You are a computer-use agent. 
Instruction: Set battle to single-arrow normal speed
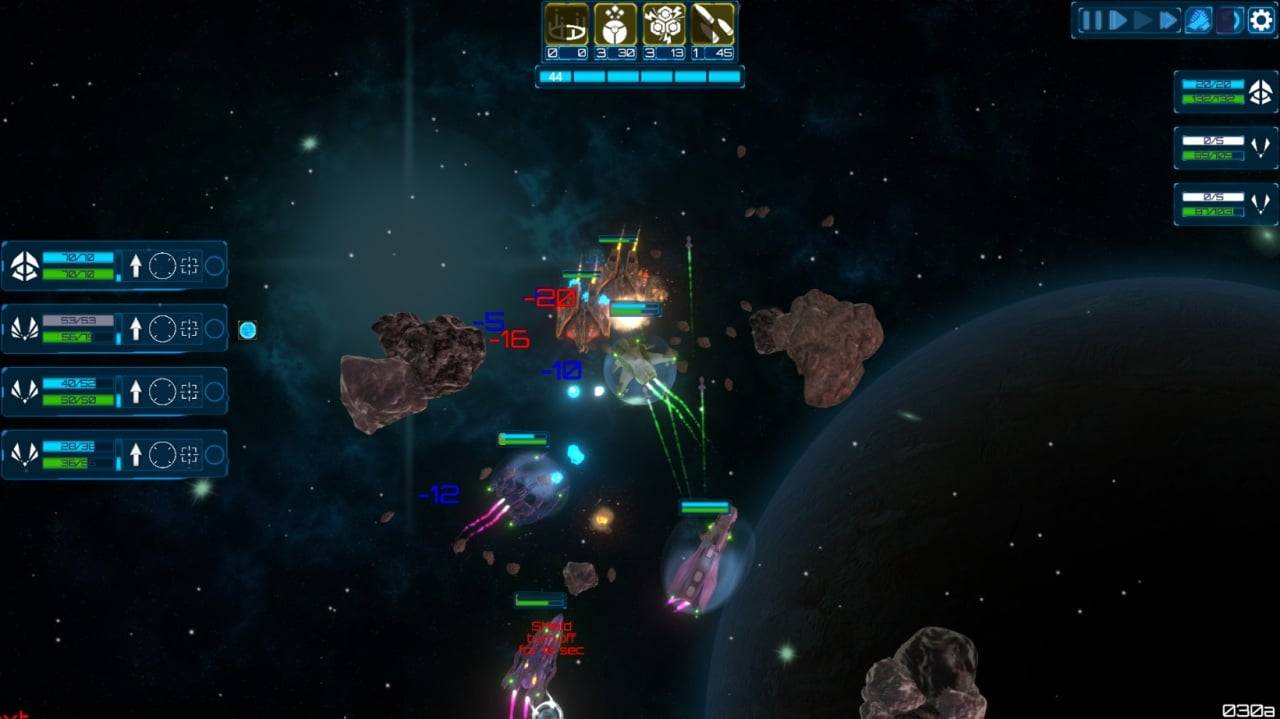coord(1118,20)
